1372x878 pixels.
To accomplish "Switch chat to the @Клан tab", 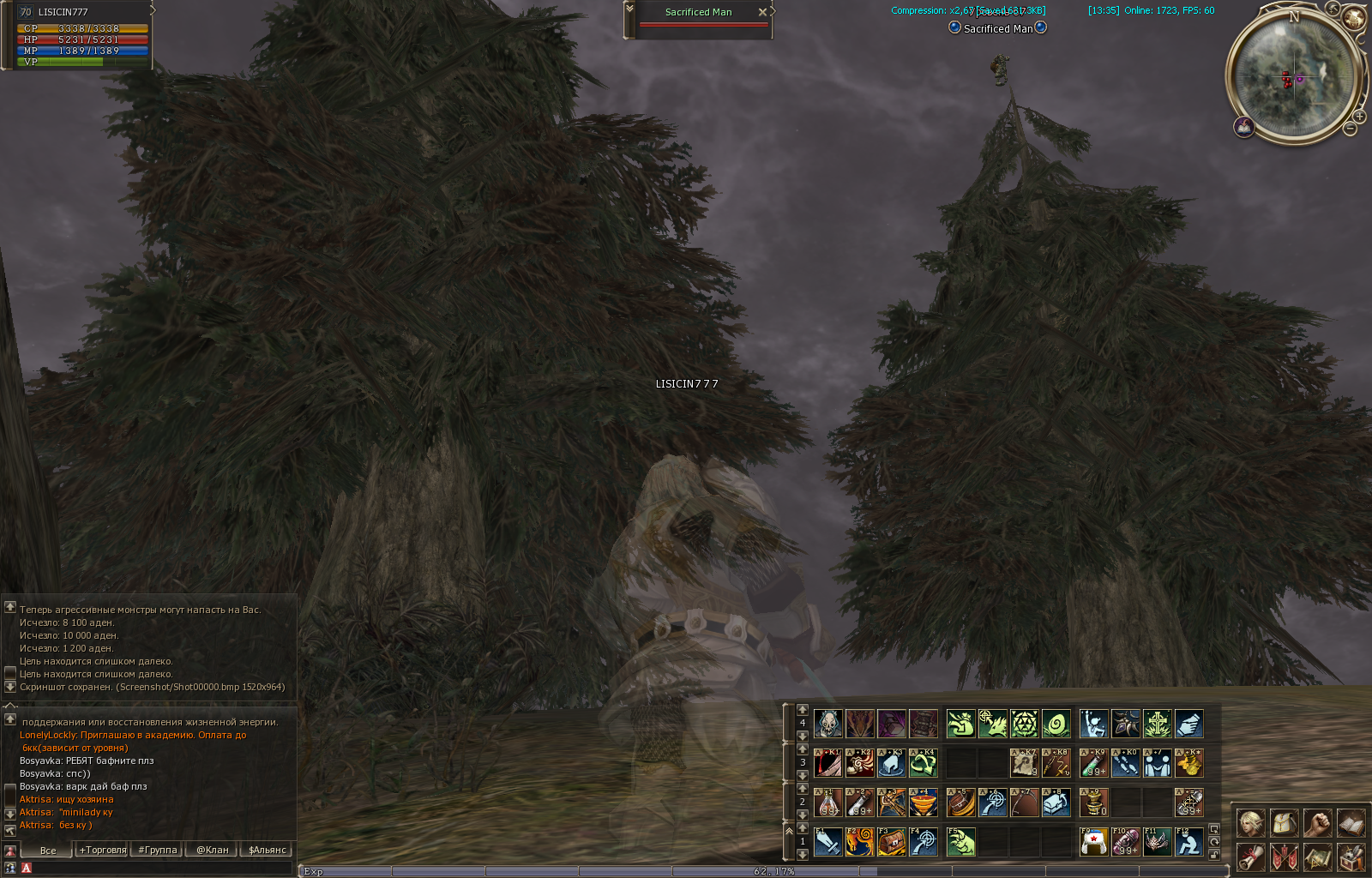I will tap(213, 850).
